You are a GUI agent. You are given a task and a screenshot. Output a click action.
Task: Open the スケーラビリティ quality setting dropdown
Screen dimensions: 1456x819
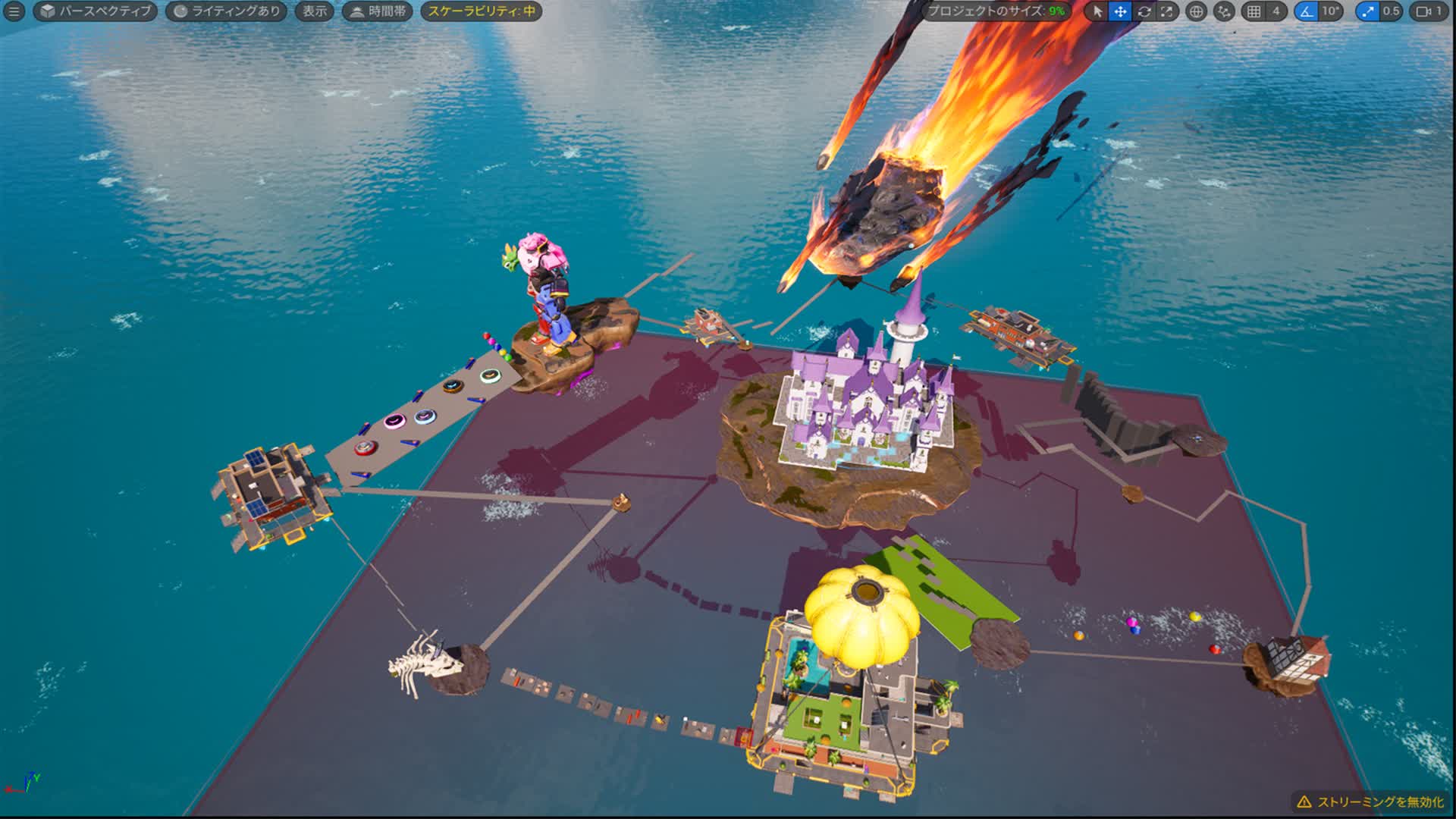(481, 11)
